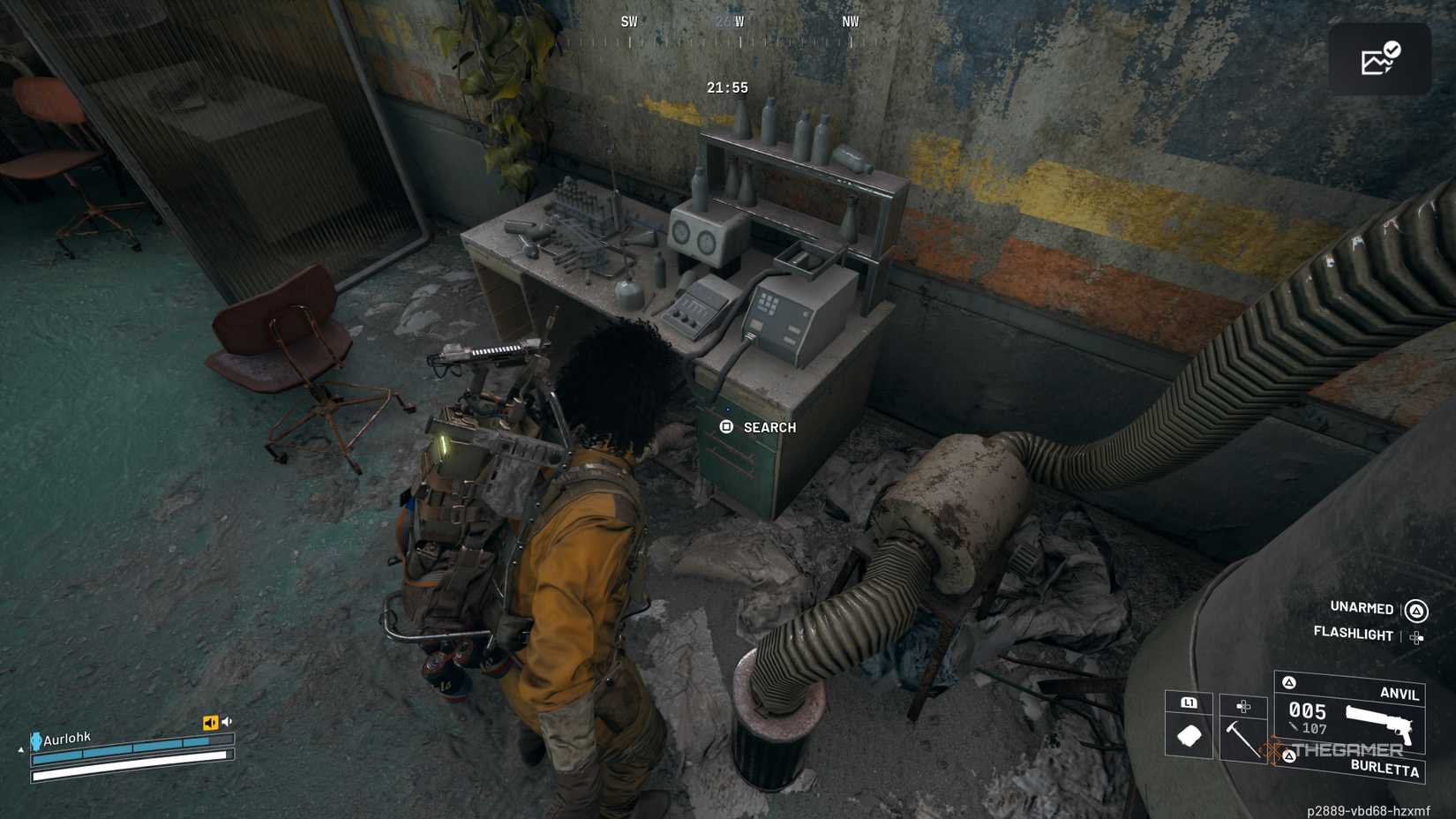Toggle the voice volume icon beside mute

pos(226,720)
